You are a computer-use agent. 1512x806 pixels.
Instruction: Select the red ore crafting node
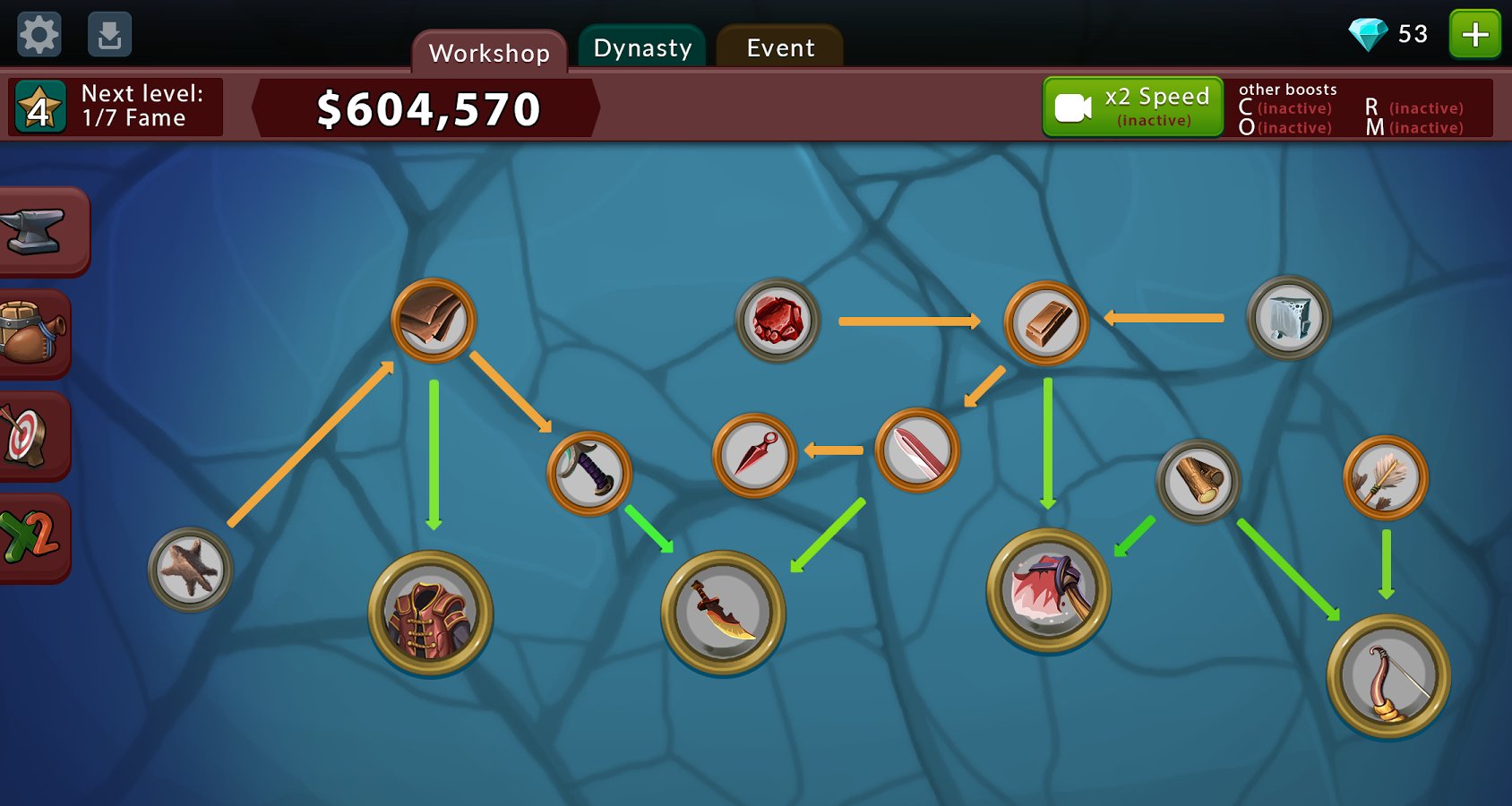tap(777, 321)
